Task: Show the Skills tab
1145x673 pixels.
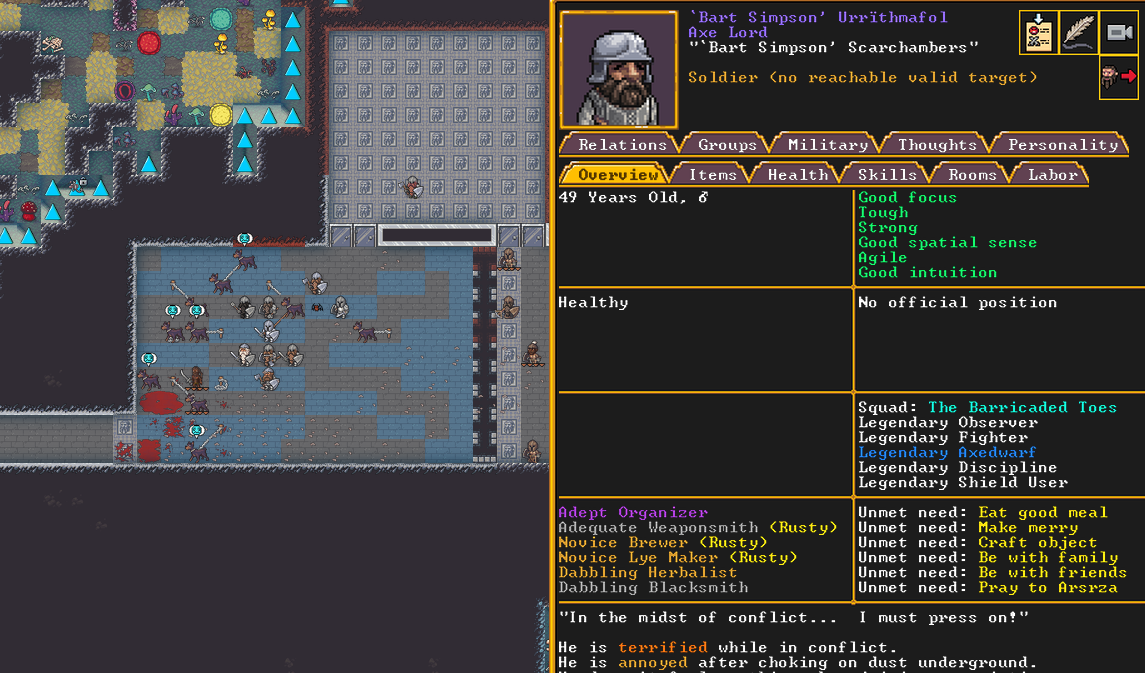Action: [887, 175]
